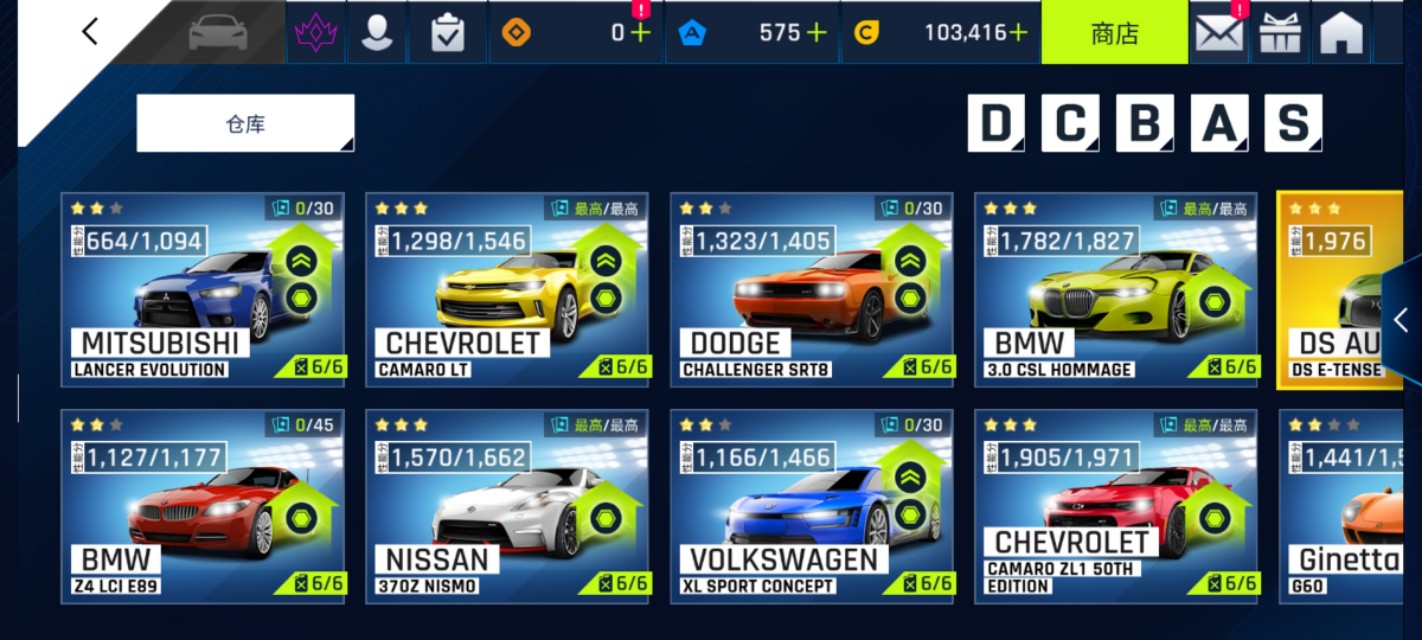Filter cars by class D
Screen dimensions: 1422x640
pos(996,124)
